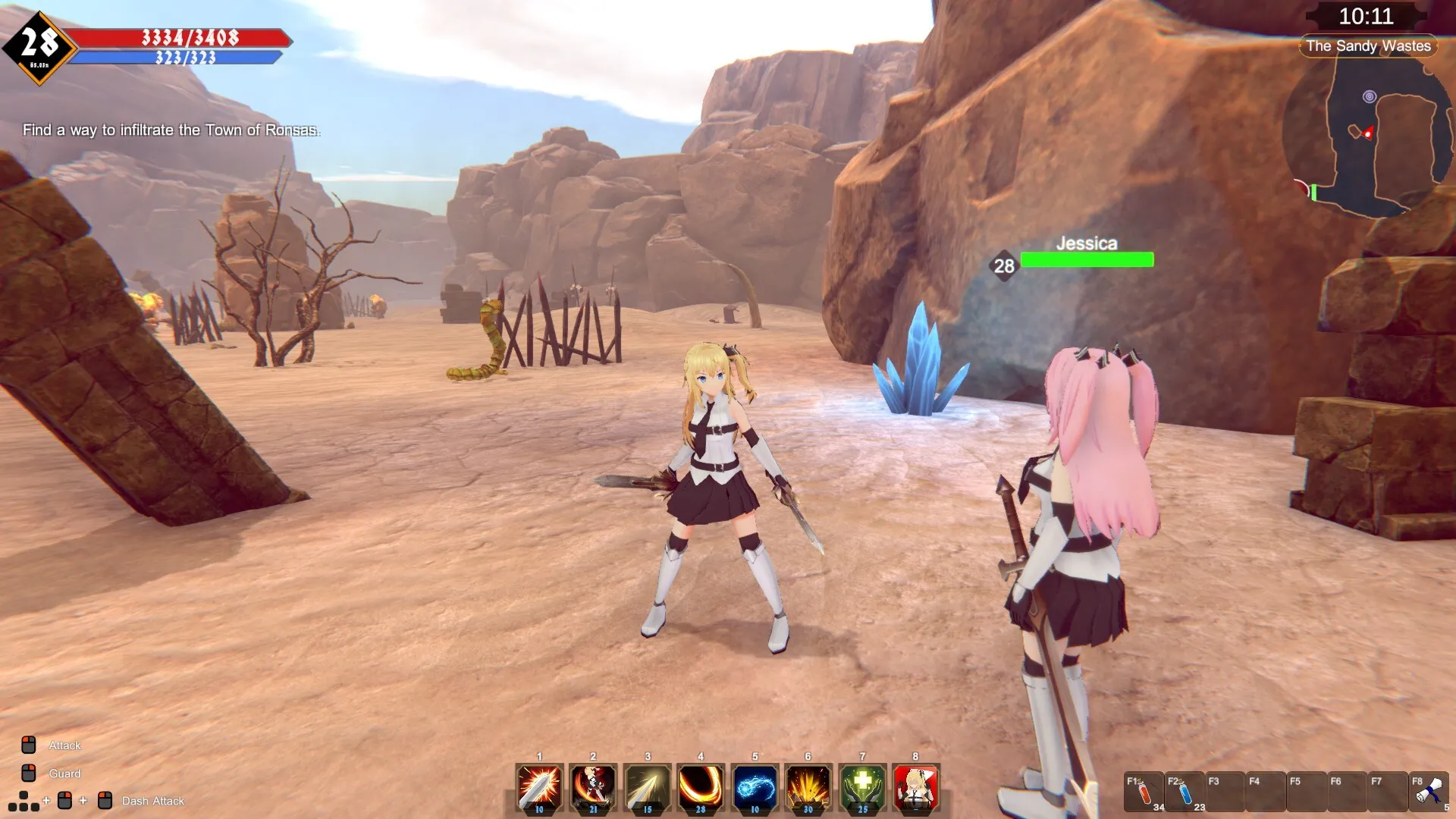Use the ground eruption skill

pyautogui.click(x=808, y=788)
